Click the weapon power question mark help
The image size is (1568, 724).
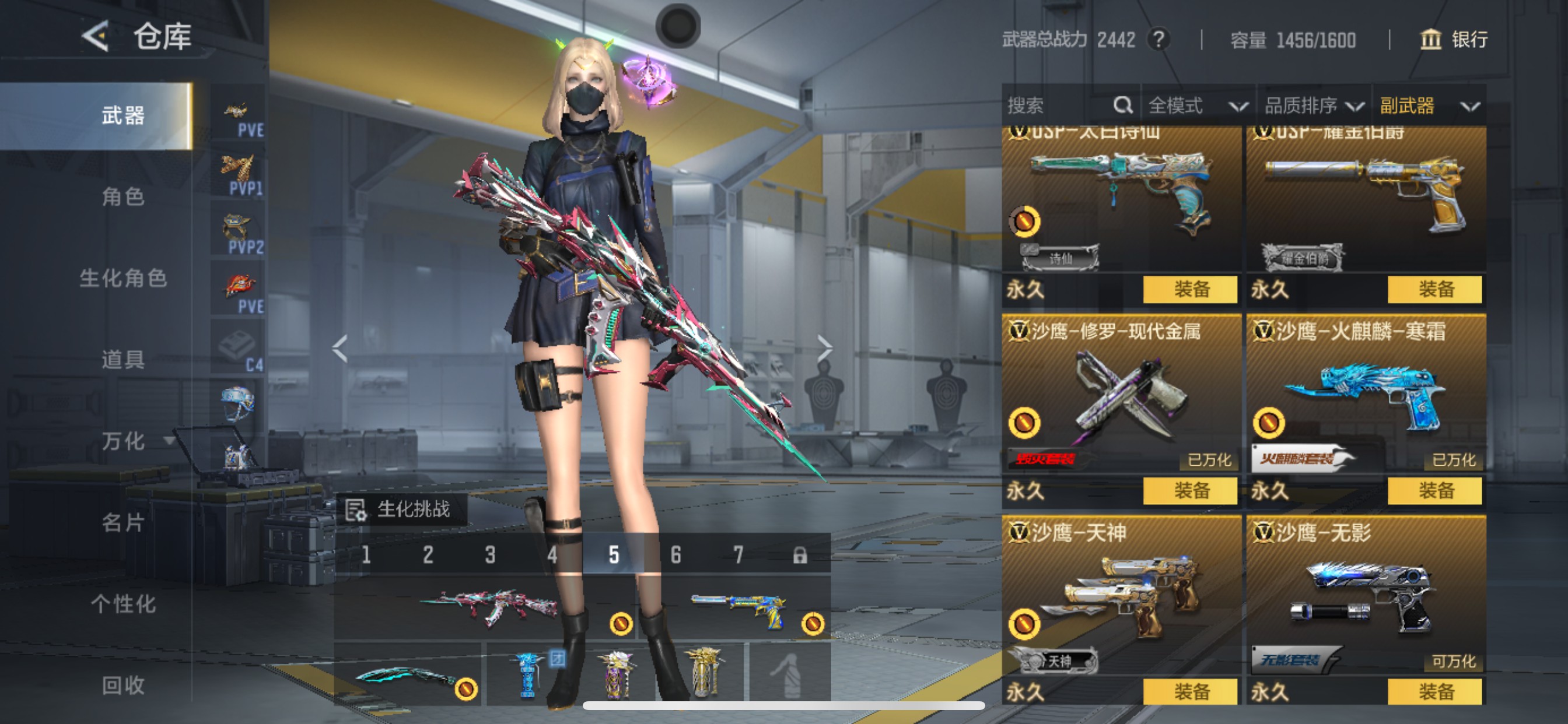click(1158, 40)
